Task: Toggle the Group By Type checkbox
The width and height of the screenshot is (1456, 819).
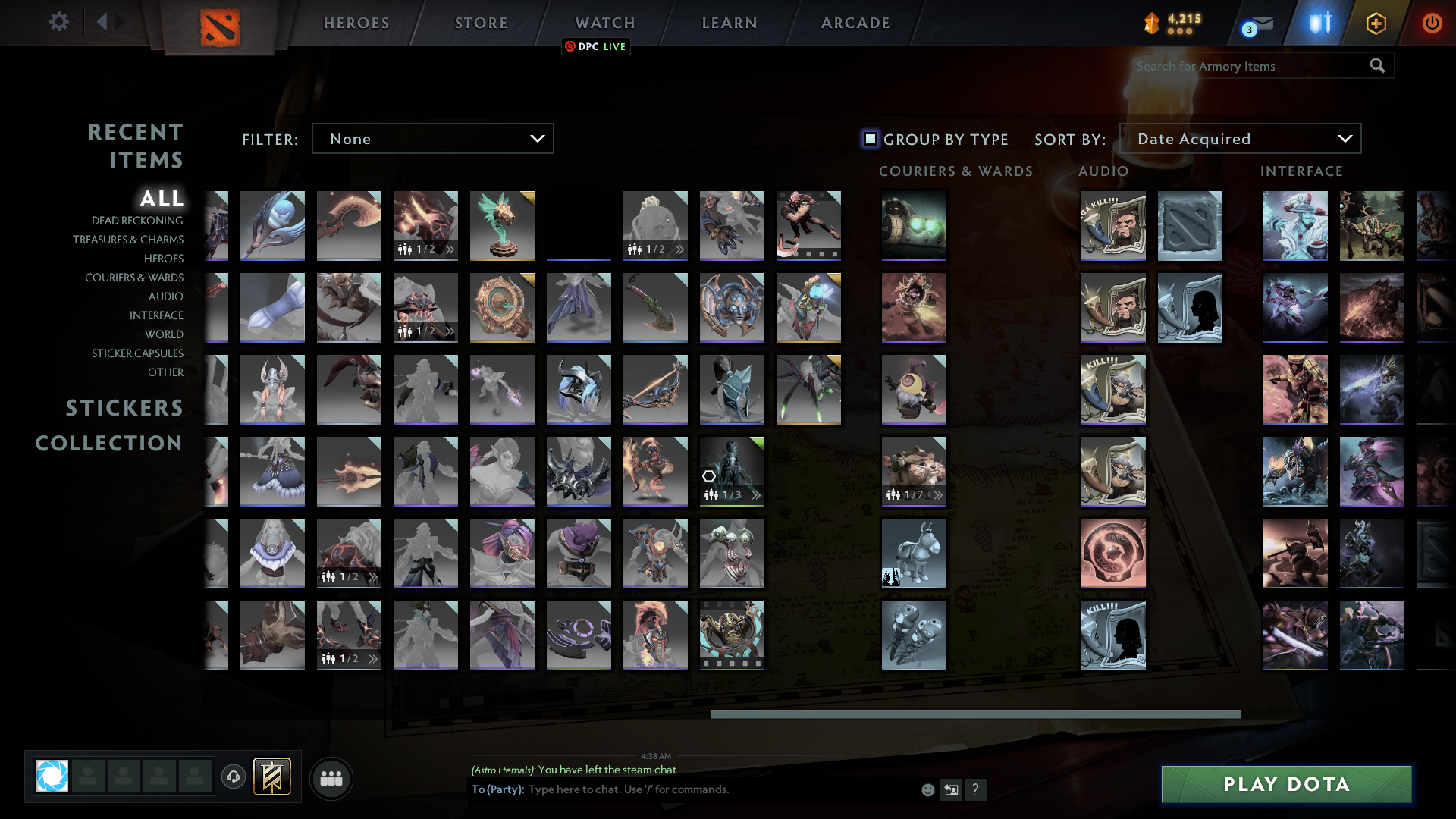Action: tap(869, 139)
